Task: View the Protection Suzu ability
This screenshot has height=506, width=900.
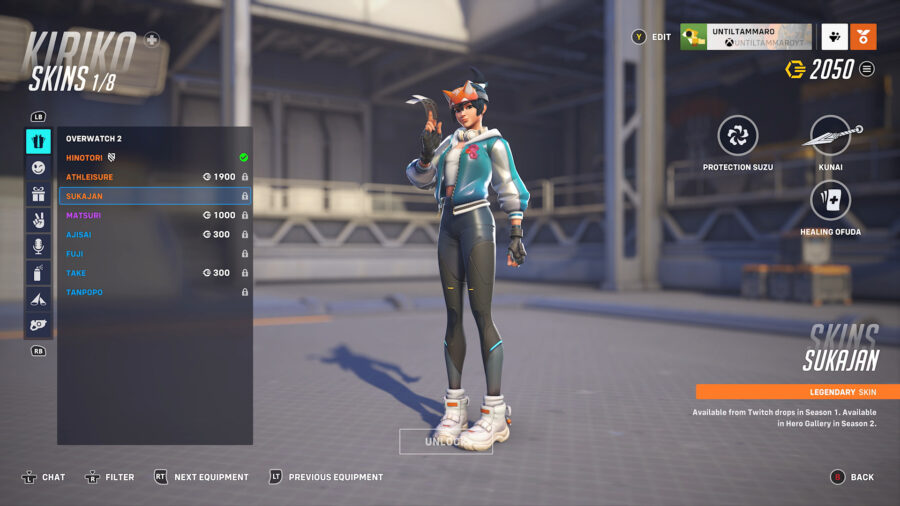Action: [x=738, y=136]
